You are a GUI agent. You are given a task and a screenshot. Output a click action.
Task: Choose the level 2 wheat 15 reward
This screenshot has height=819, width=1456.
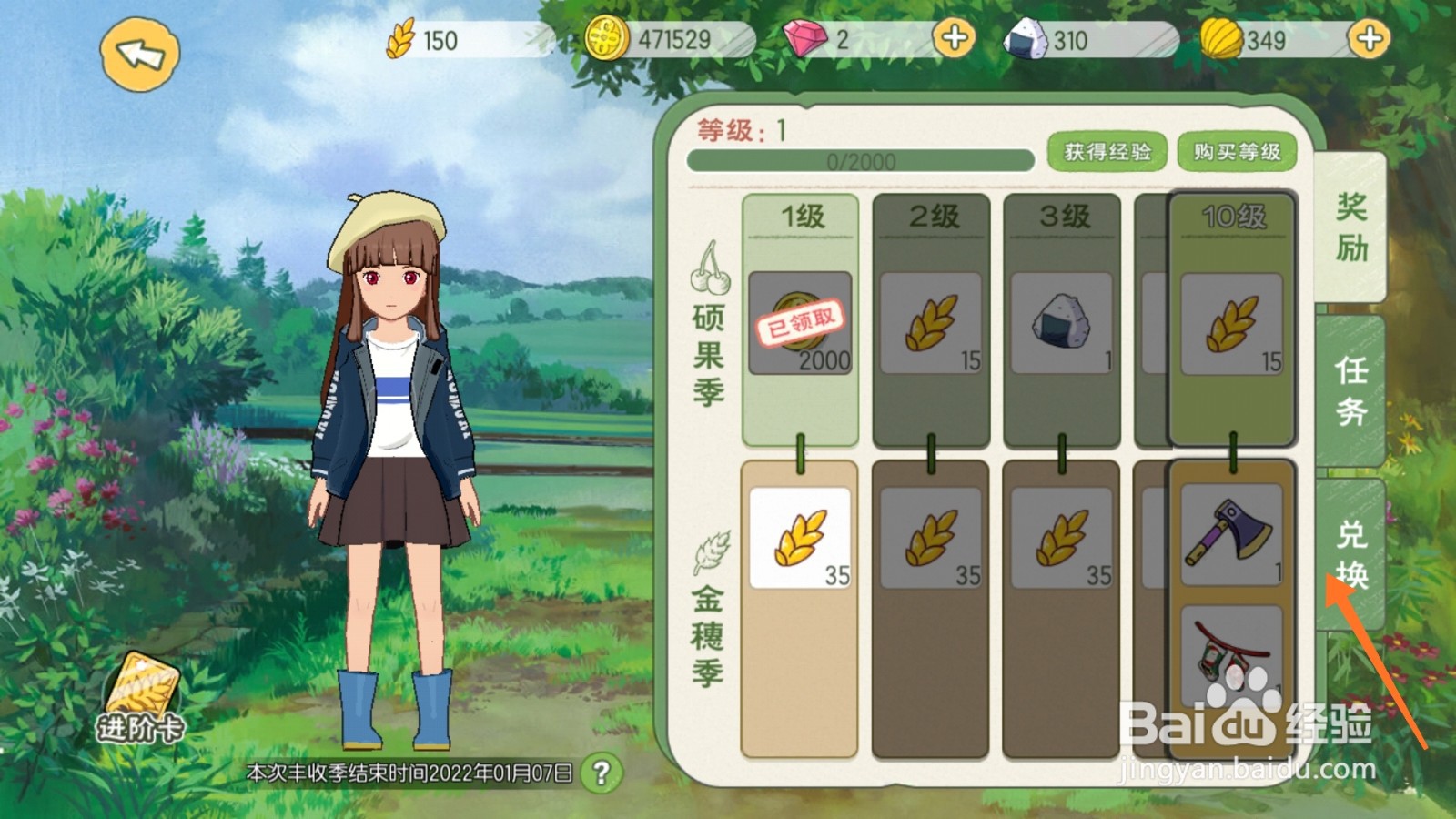pos(930,323)
